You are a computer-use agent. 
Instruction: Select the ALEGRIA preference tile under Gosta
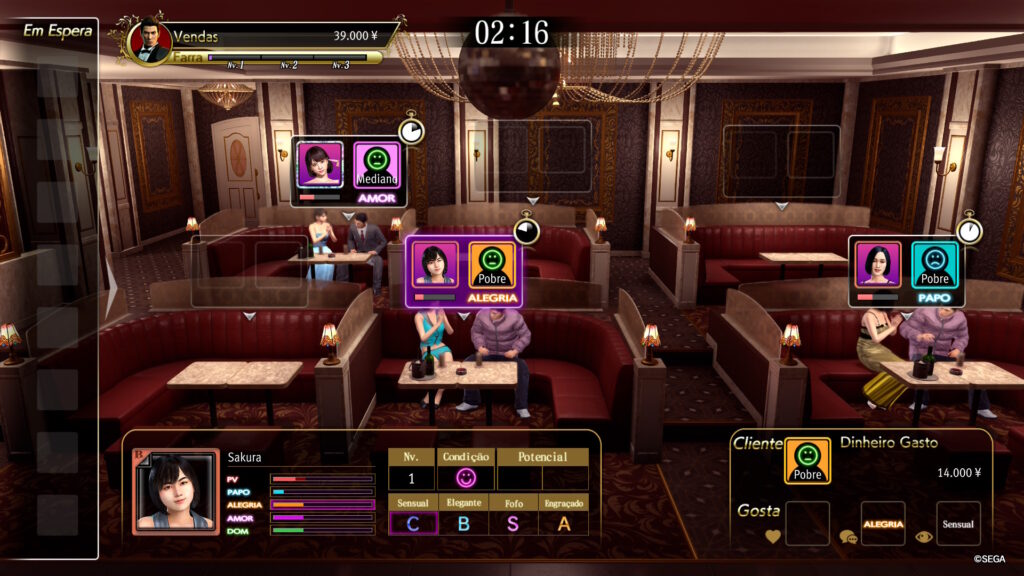(x=883, y=523)
